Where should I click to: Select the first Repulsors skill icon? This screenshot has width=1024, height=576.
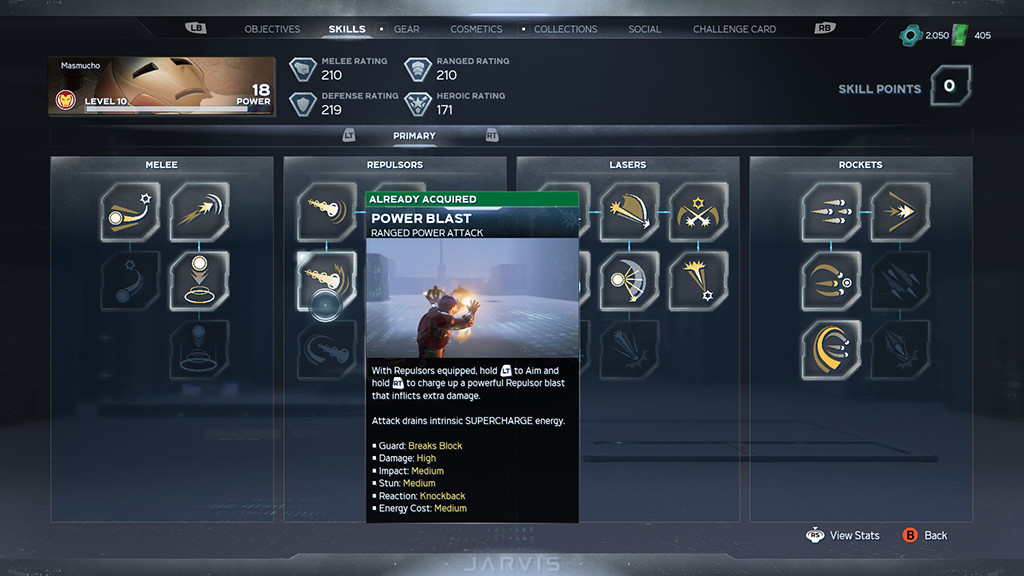point(327,212)
